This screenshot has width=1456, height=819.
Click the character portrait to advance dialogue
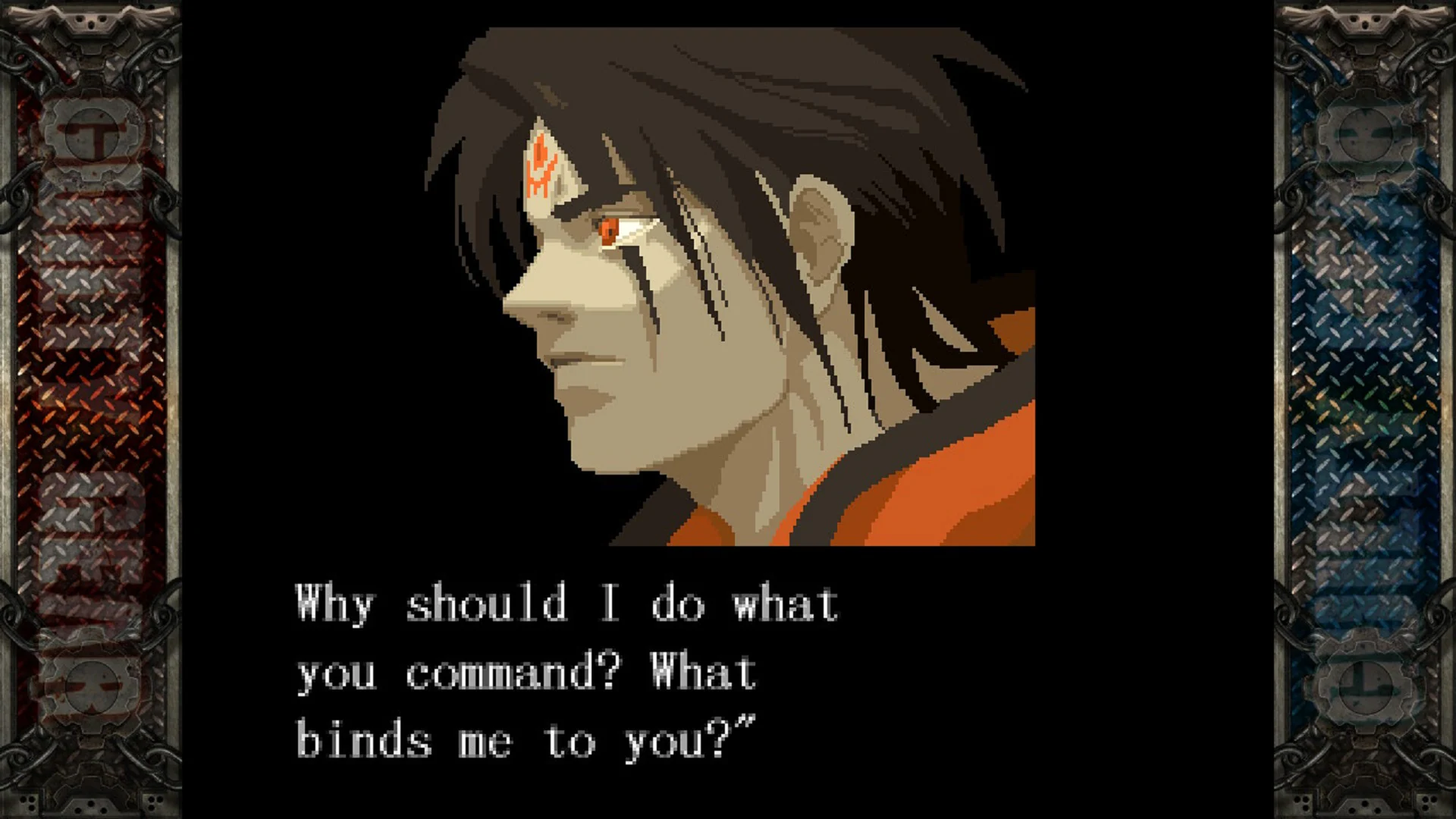(x=728, y=288)
